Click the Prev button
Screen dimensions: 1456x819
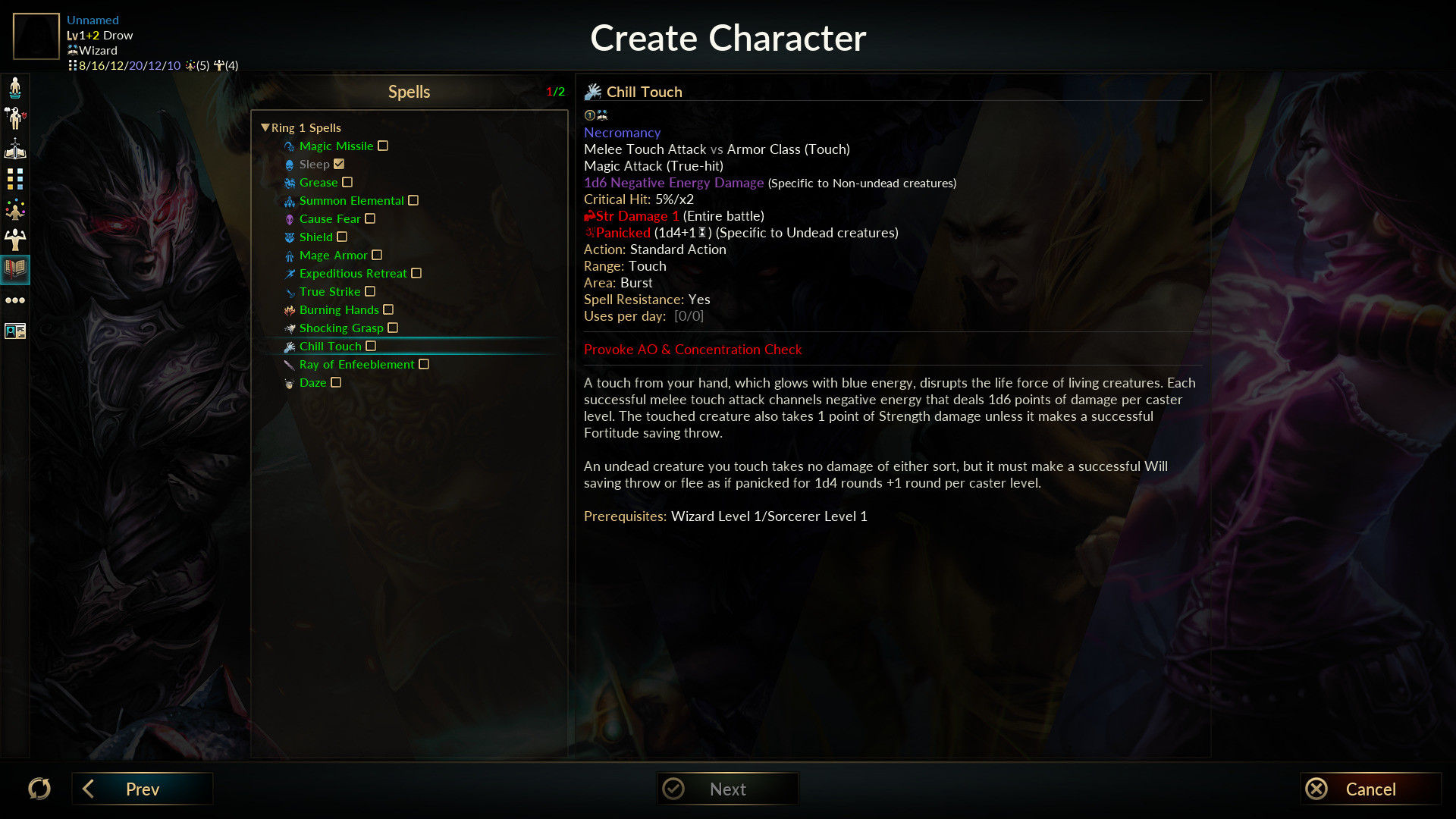142,789
